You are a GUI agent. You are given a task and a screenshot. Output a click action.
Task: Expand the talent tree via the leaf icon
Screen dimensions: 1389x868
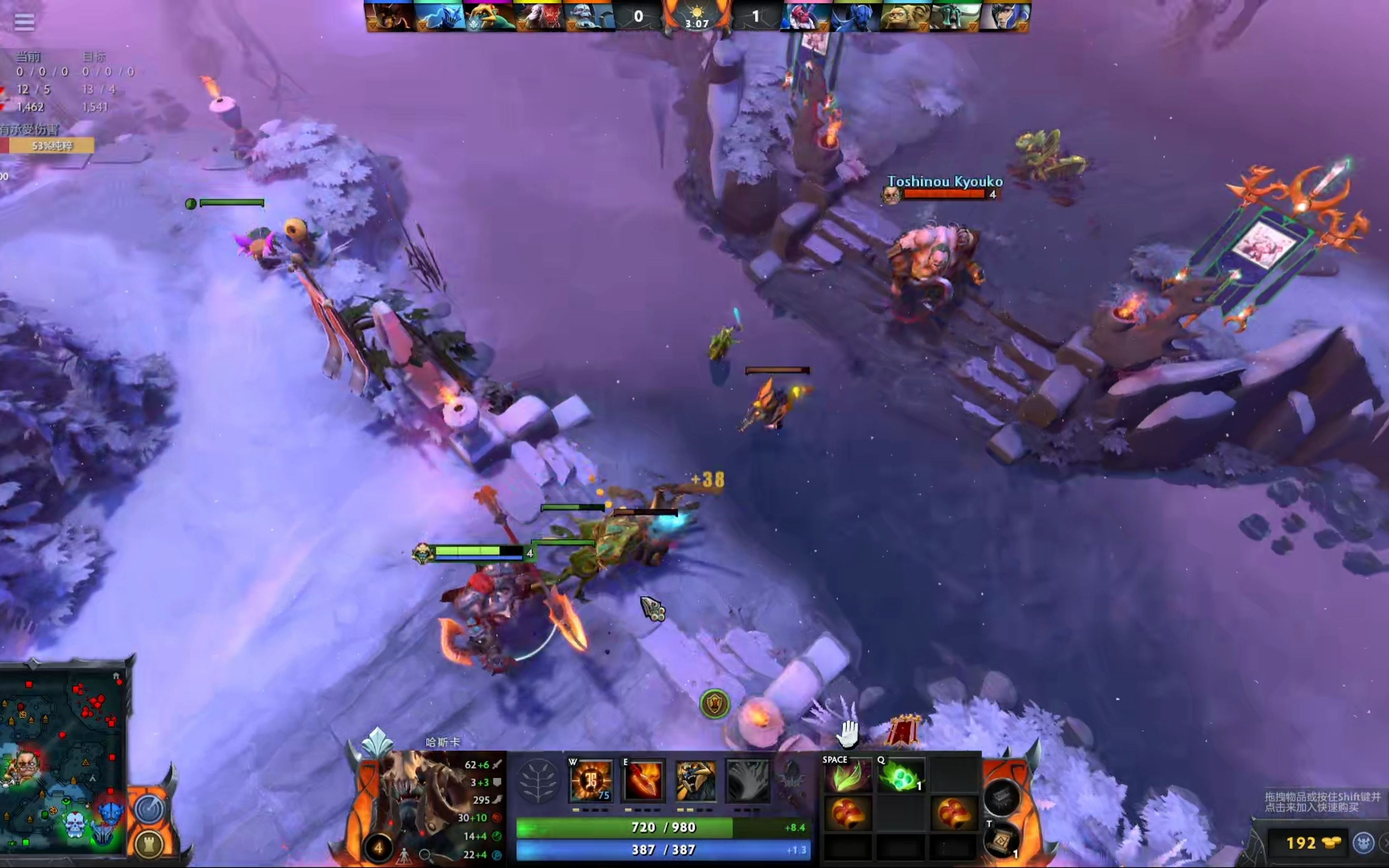[x=538, y=783]
